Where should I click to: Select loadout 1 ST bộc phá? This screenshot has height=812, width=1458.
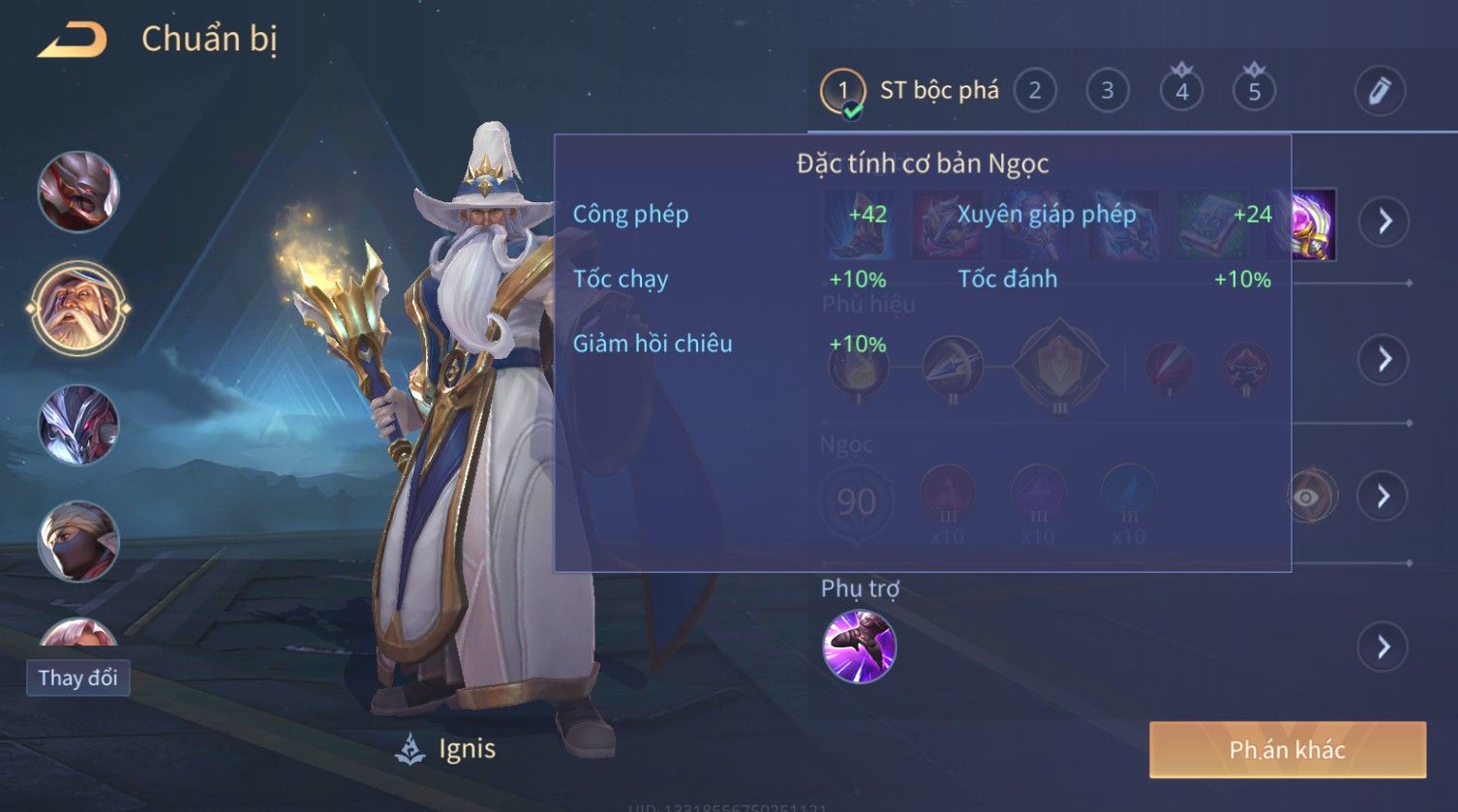[x=842, y=92]
